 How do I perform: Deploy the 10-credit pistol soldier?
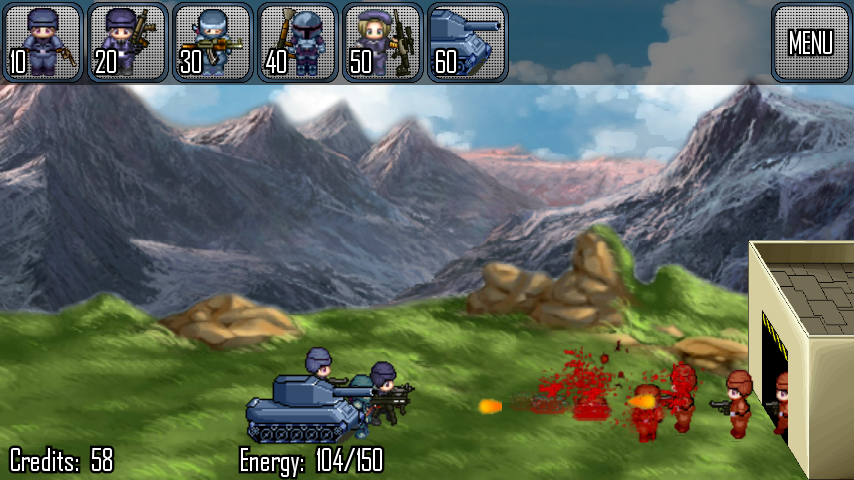point(42,42)
